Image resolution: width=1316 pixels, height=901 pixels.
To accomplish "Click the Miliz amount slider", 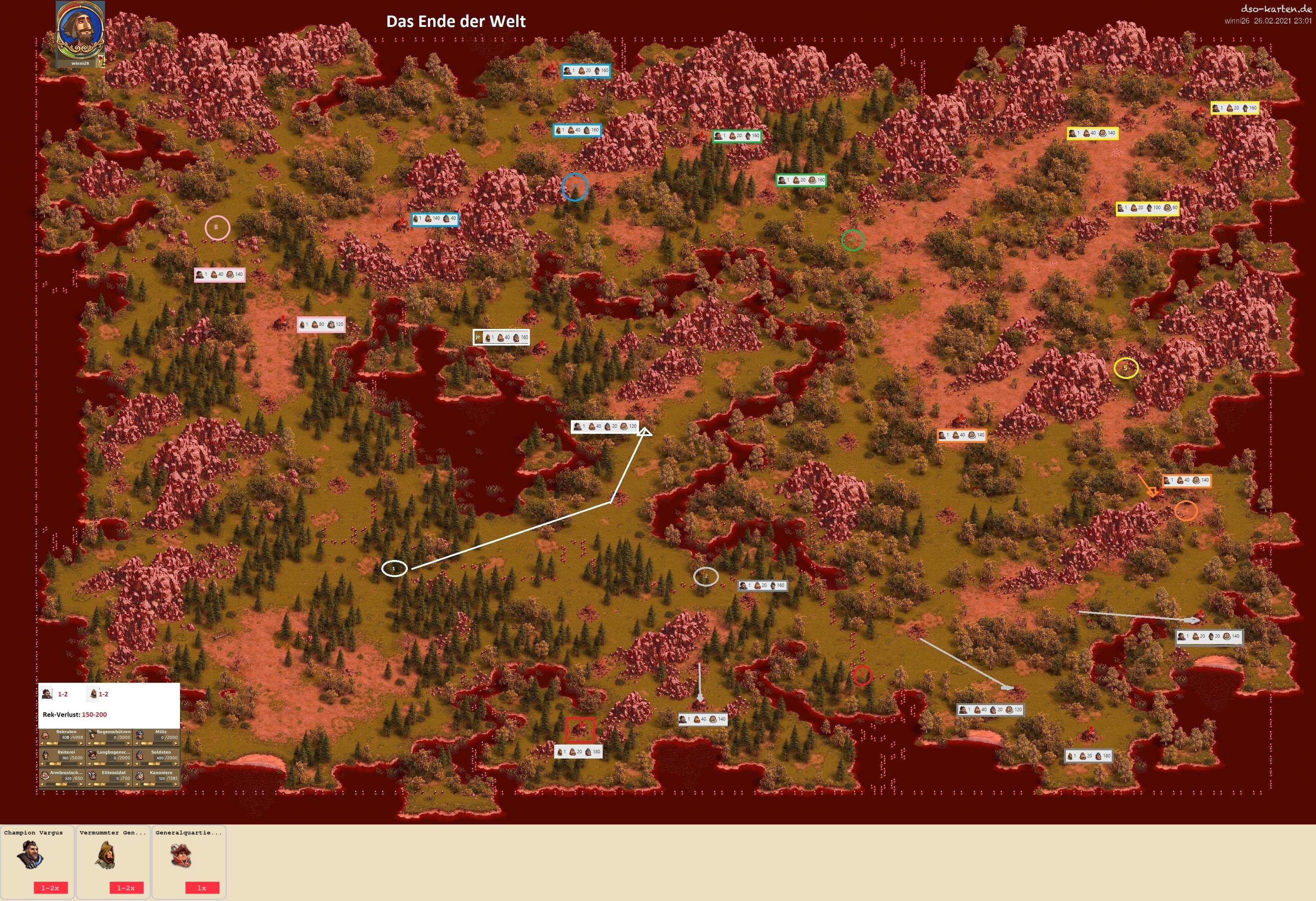I will [157, 744].
